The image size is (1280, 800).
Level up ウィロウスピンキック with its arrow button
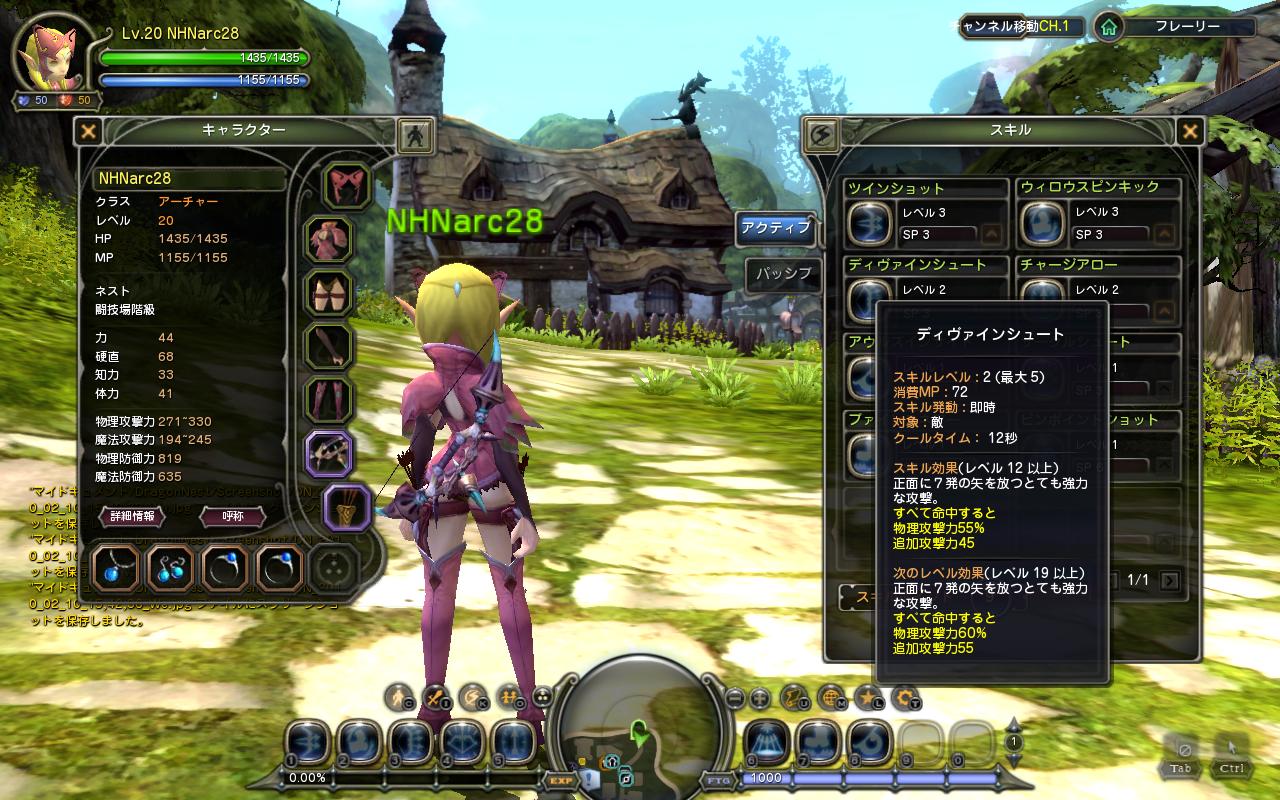(x=1165, y=234)
